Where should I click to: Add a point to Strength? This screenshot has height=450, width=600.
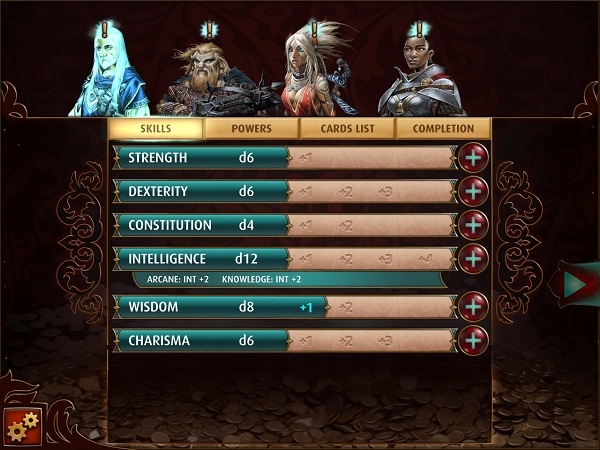(x=473, y=157)
